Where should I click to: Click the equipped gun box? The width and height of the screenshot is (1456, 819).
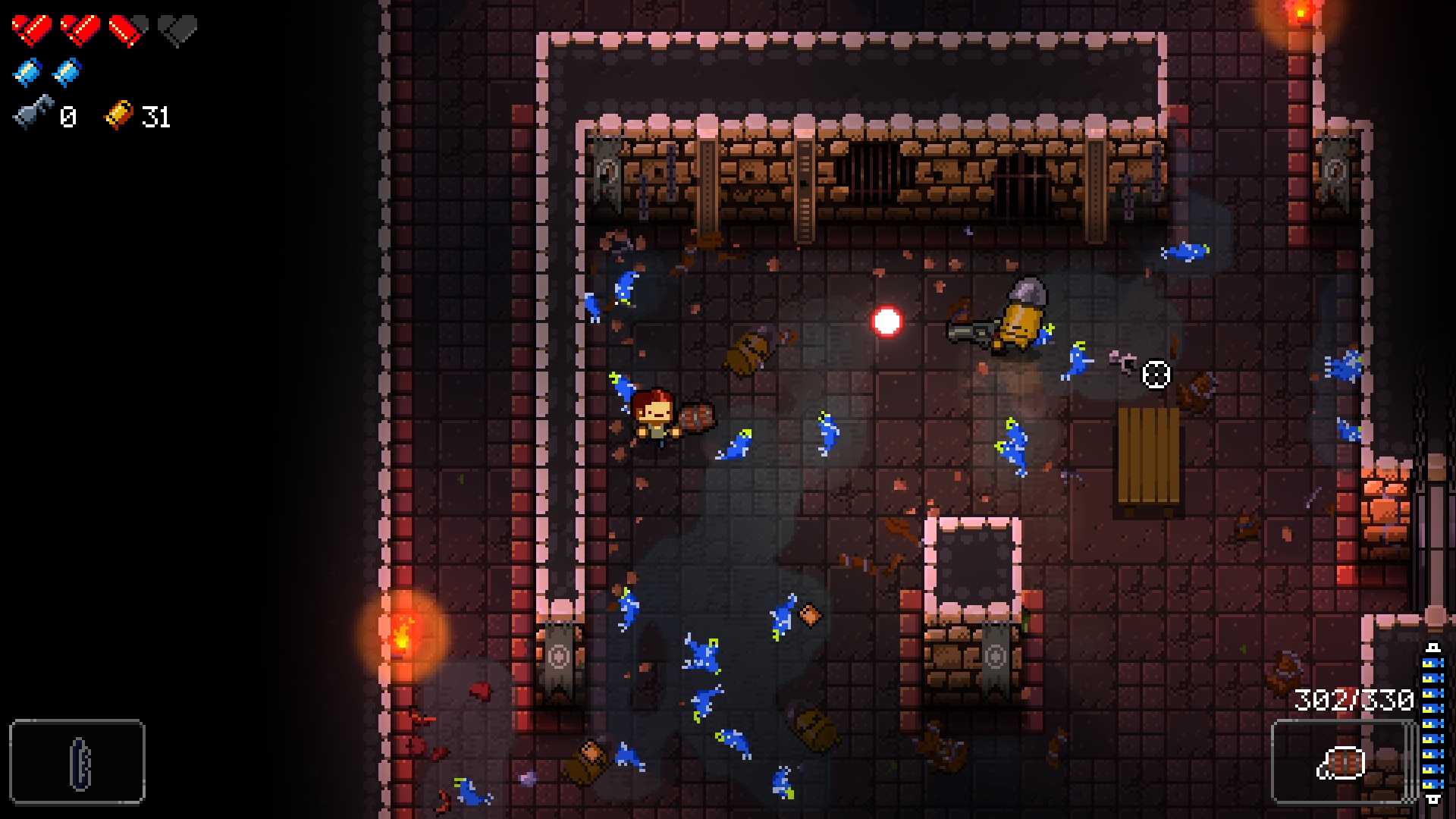pos(1342,761)
